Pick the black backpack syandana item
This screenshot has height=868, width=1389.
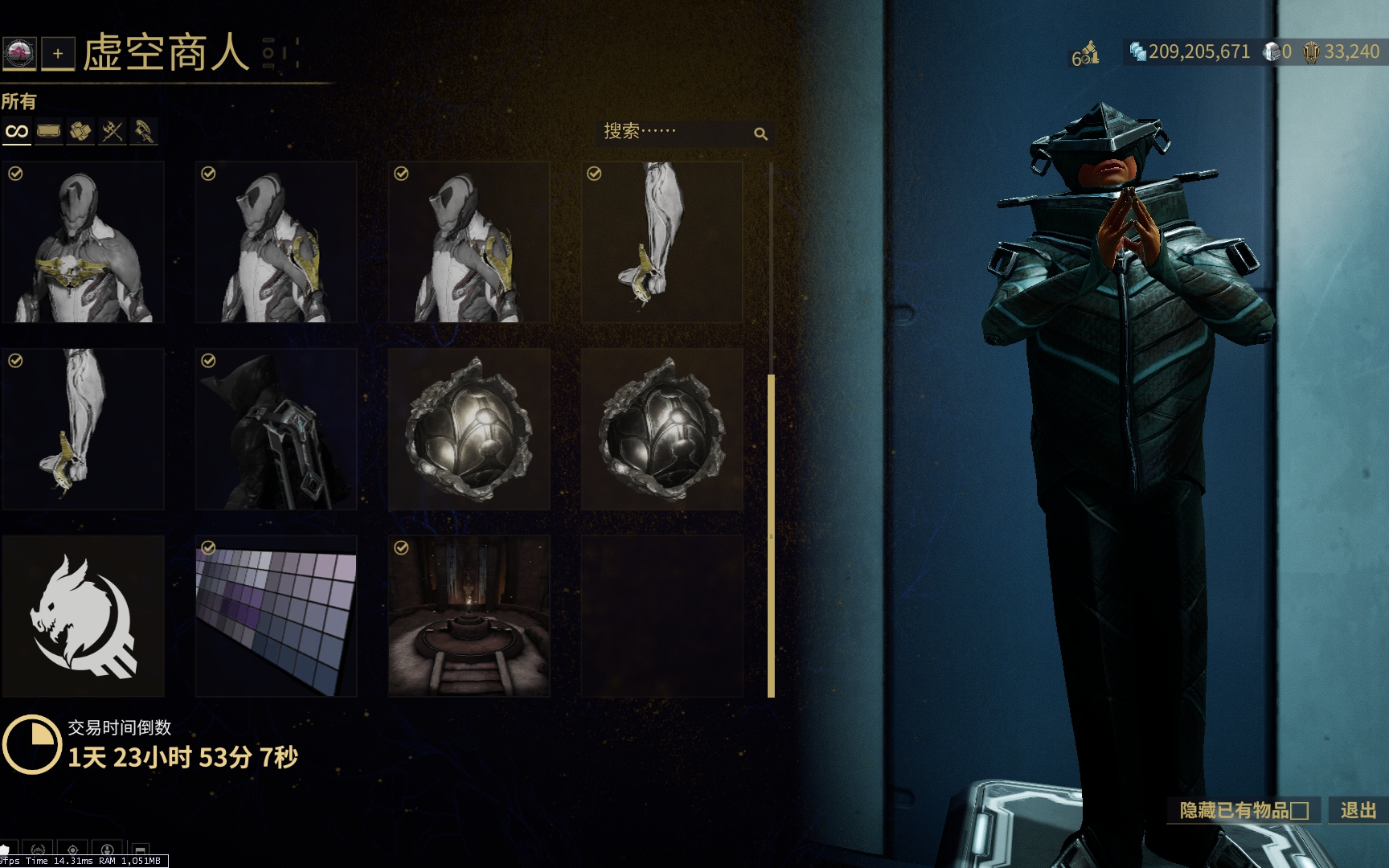coord(277,429)
